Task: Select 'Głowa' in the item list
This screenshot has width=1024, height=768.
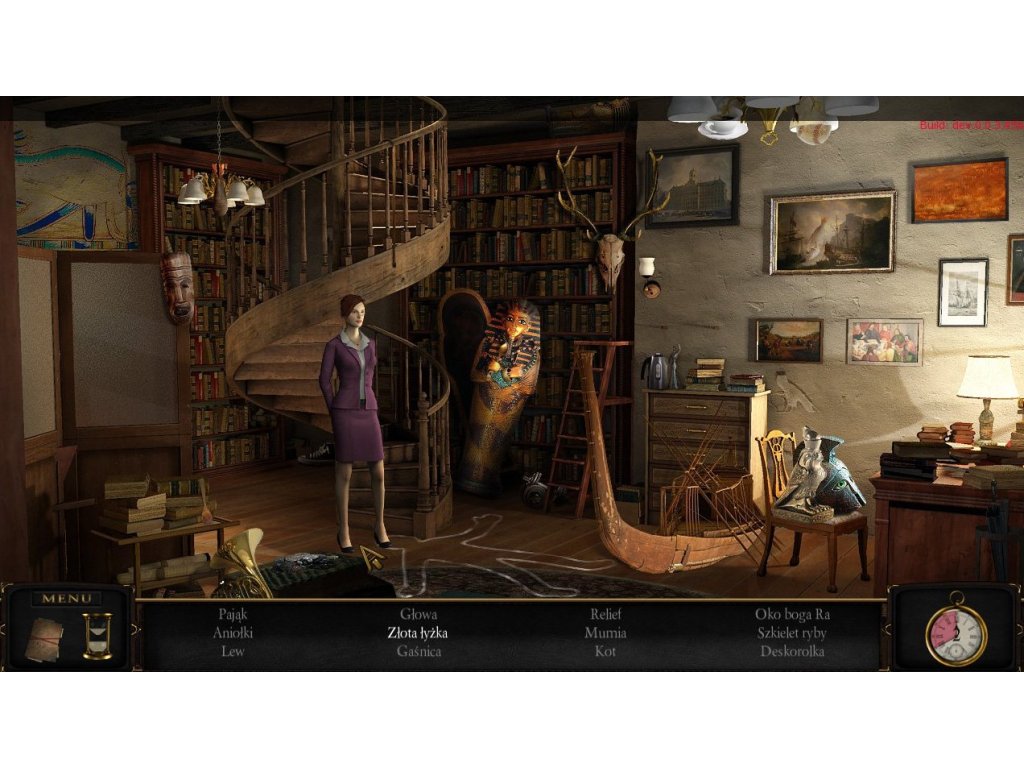Action: 418,615
